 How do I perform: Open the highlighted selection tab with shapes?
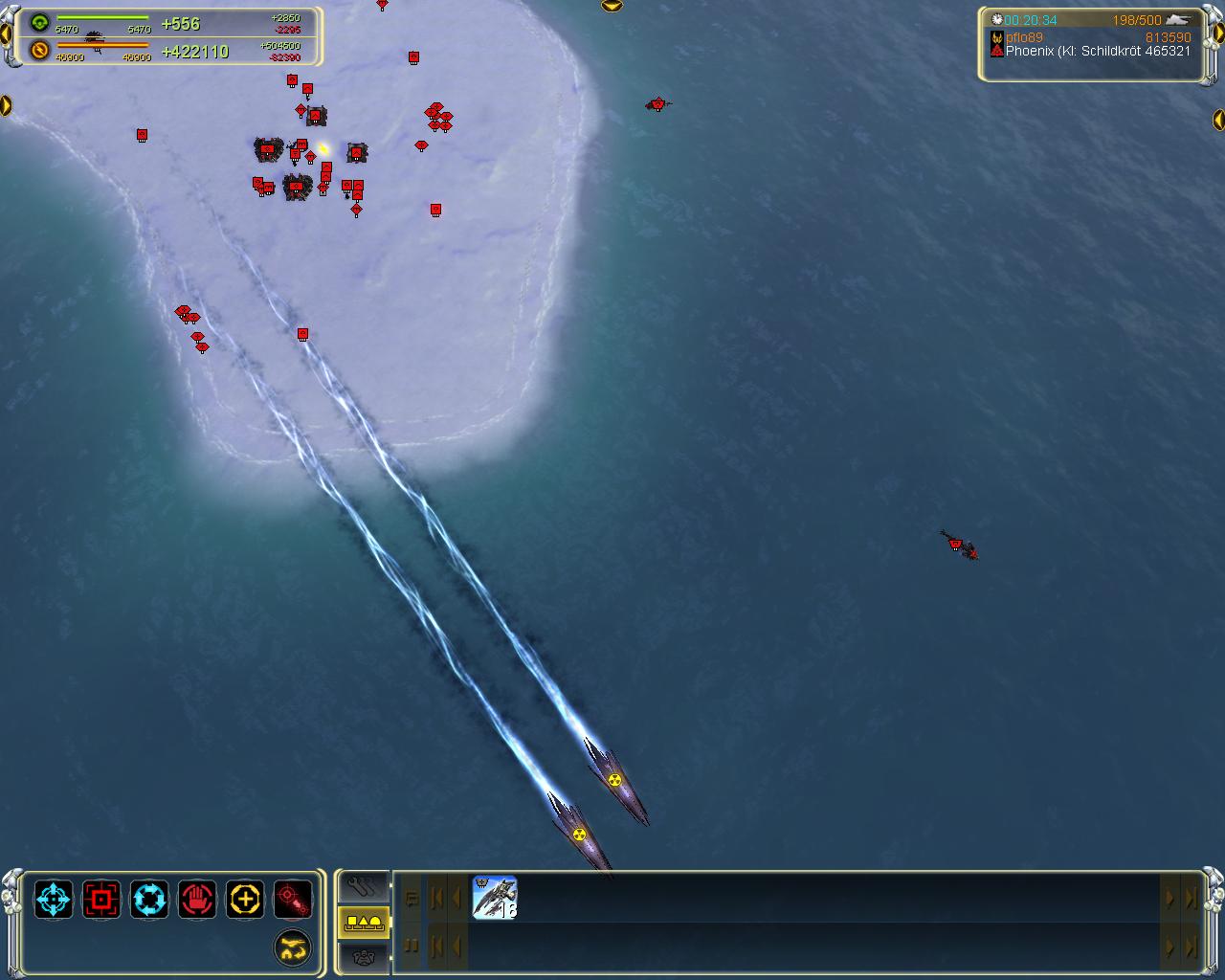[364, 922]
